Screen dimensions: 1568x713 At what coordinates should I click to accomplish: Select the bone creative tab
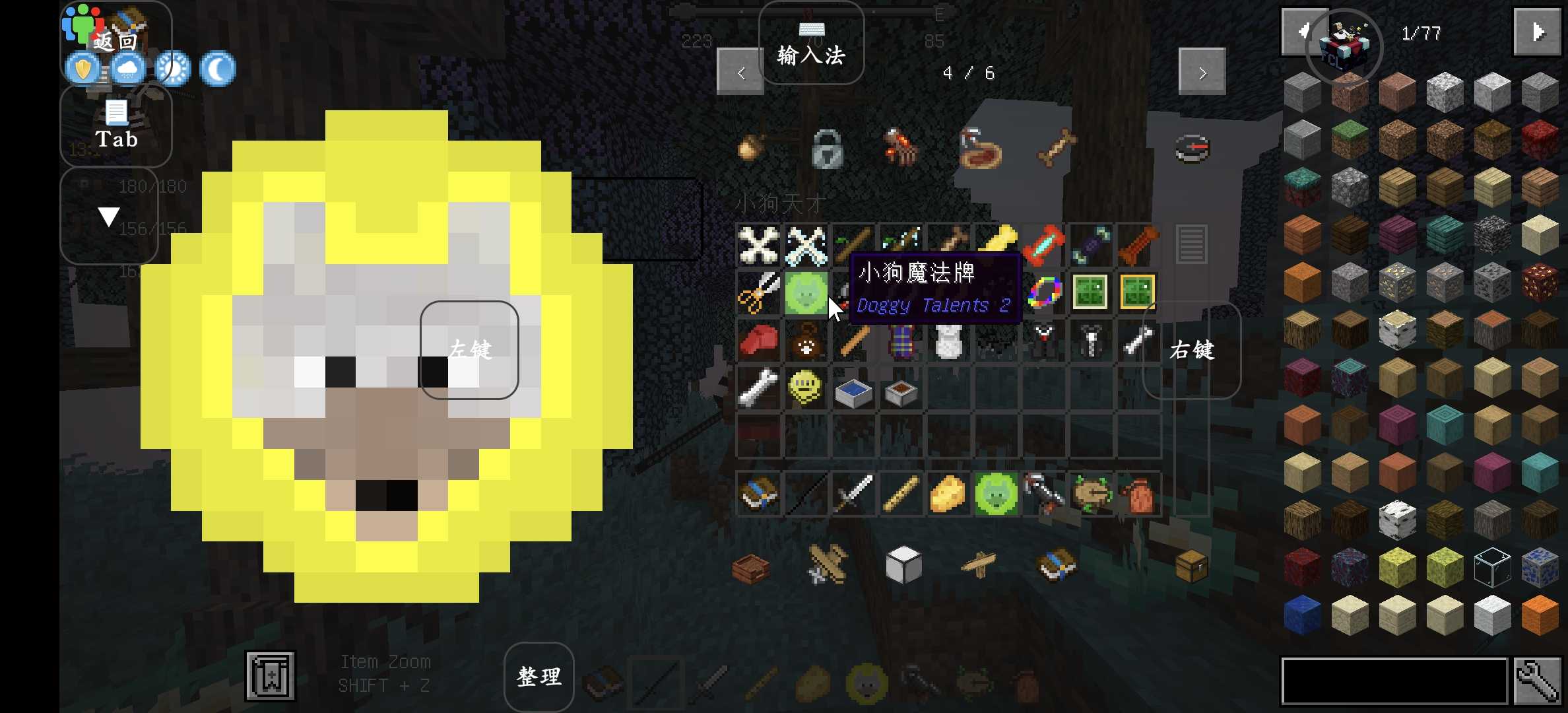tap(1057, 147)
